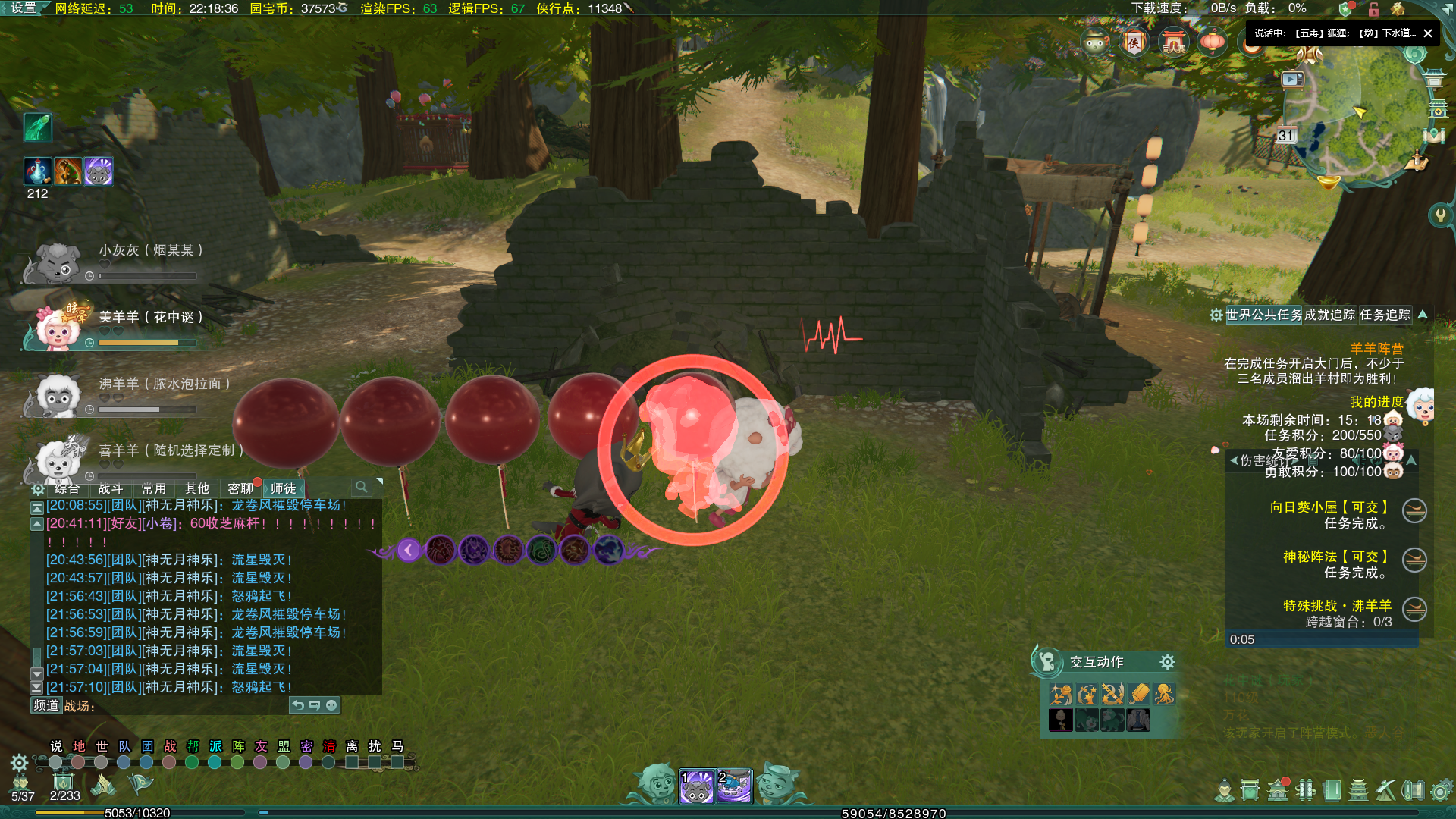Open the 密聊 chat tab

pos(240,489)
